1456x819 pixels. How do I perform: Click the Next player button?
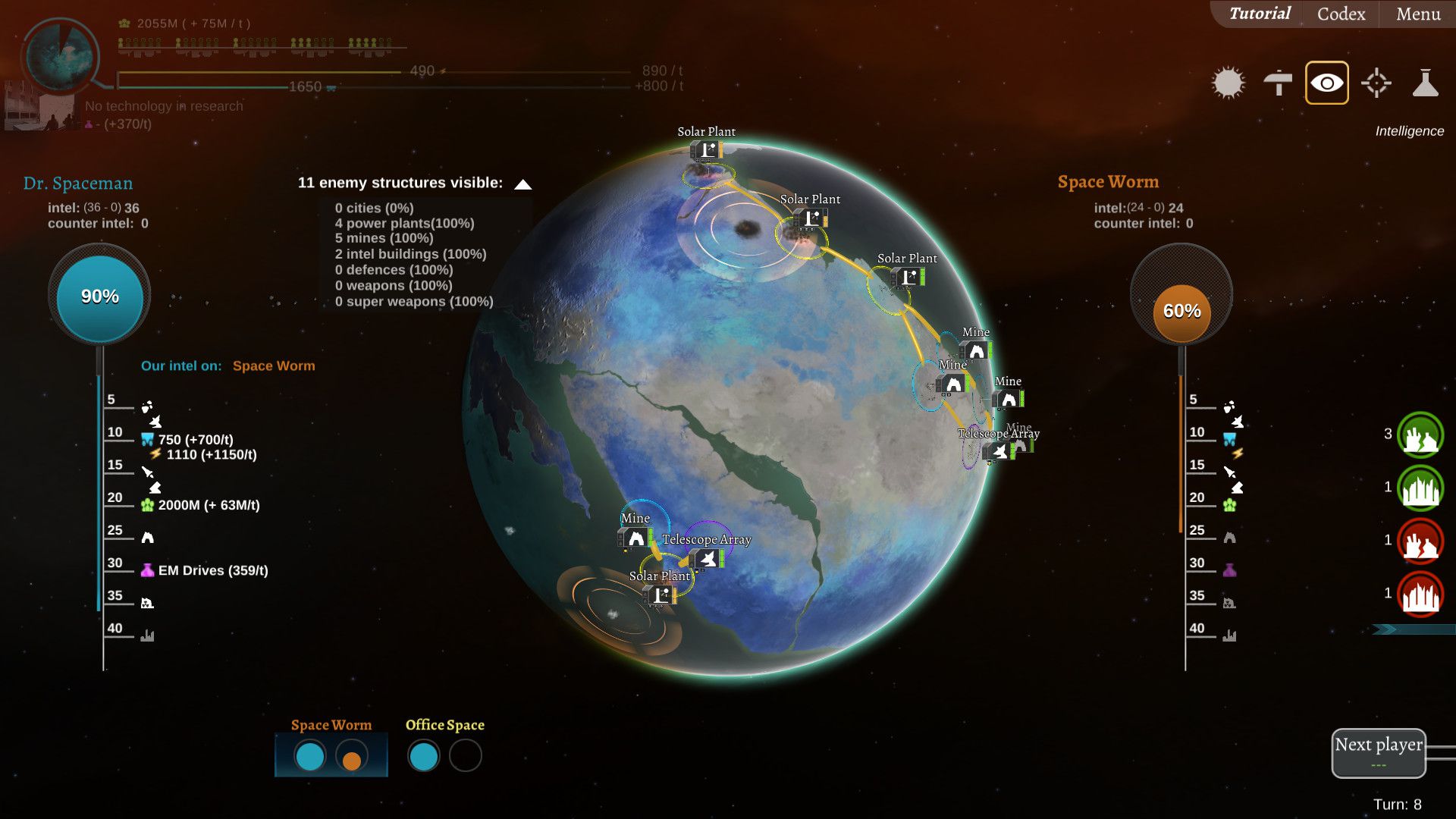click(1378, 745)
